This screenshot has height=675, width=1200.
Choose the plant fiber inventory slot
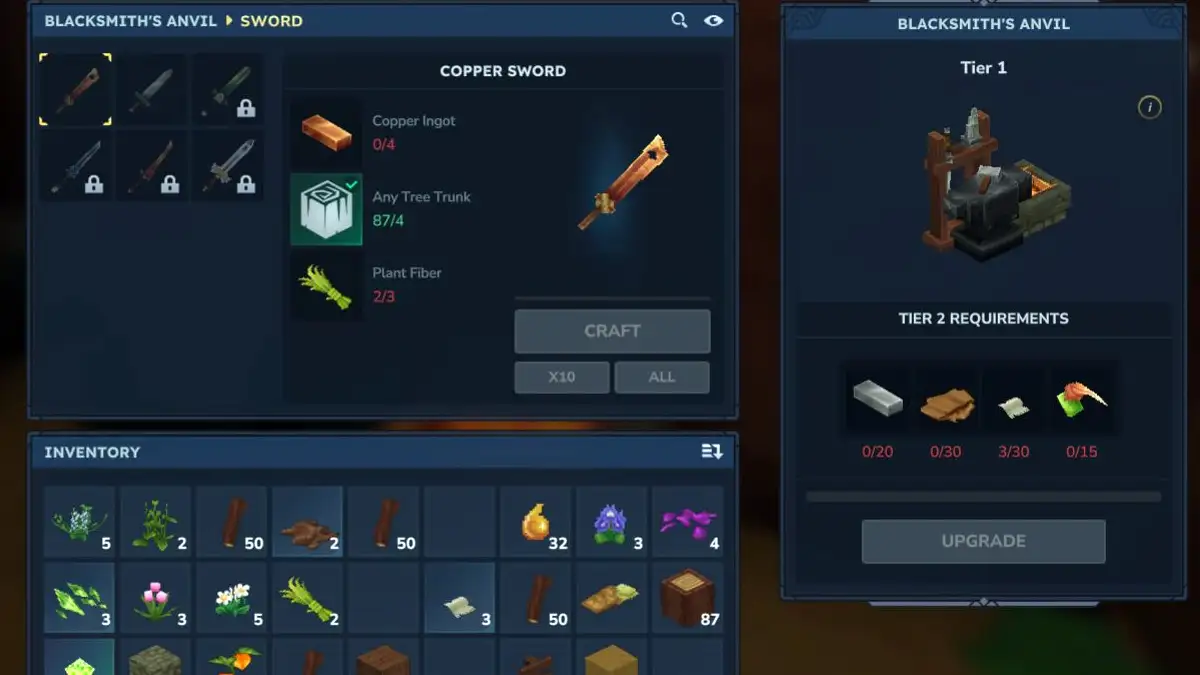(307, 598)
